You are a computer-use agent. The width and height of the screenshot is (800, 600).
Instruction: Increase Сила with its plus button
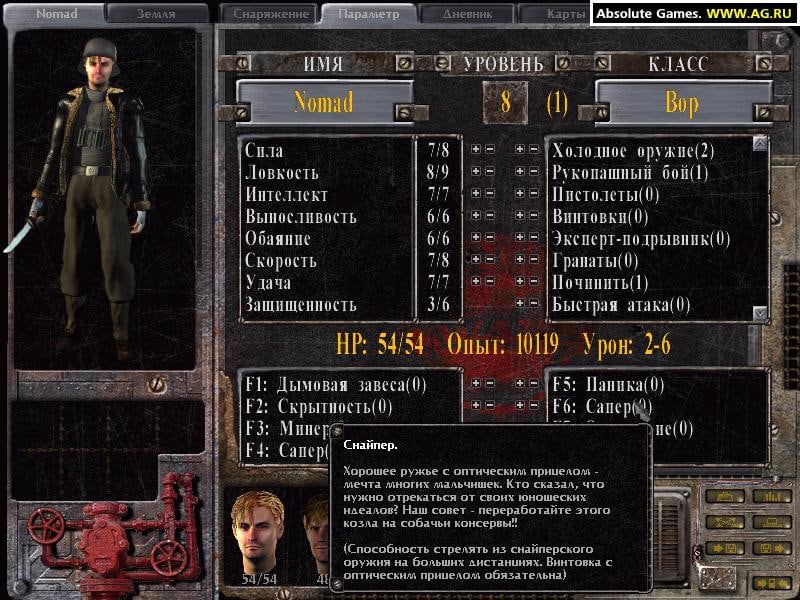[475, 150]
